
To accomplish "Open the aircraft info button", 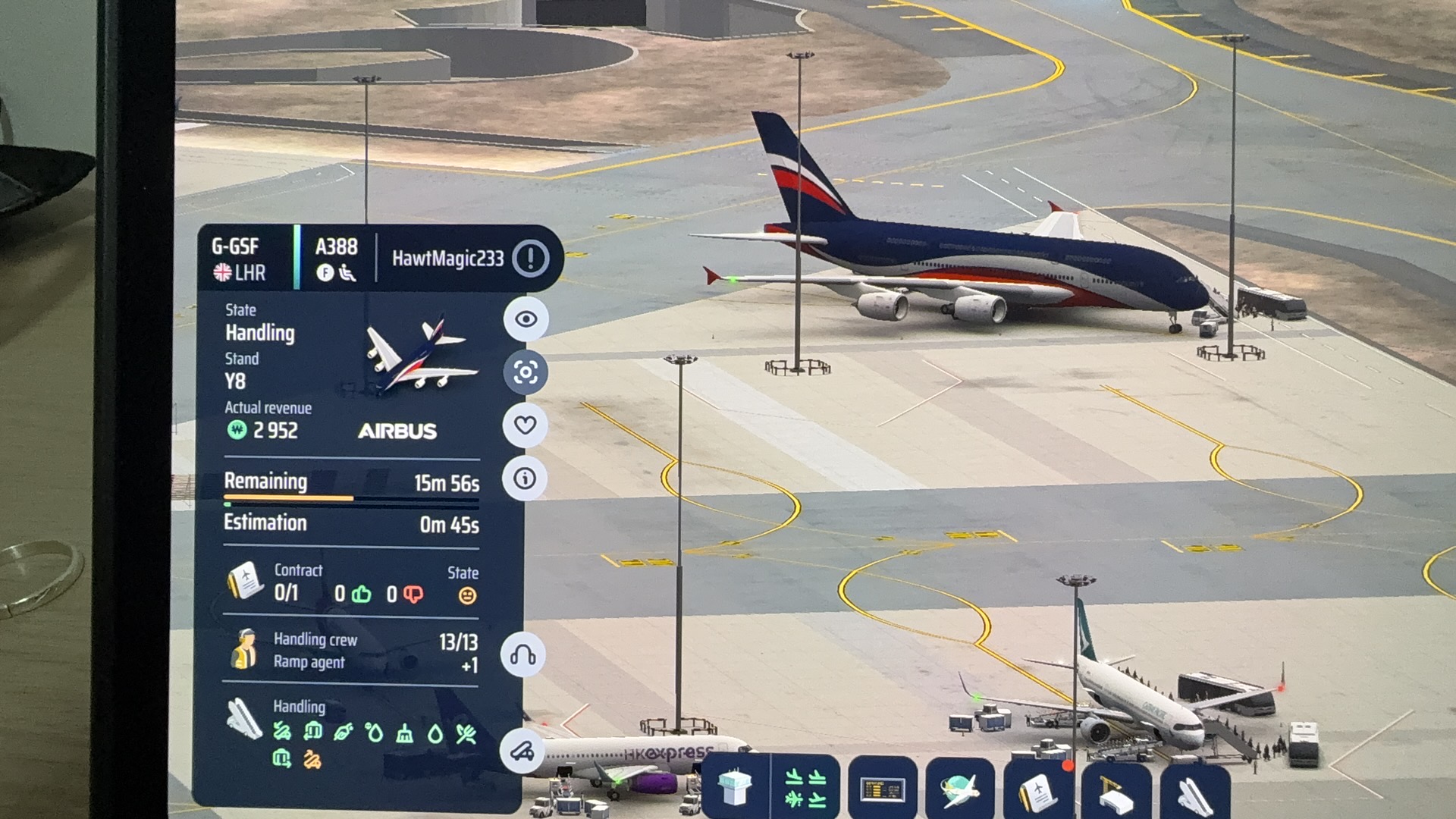I will 525,479.
